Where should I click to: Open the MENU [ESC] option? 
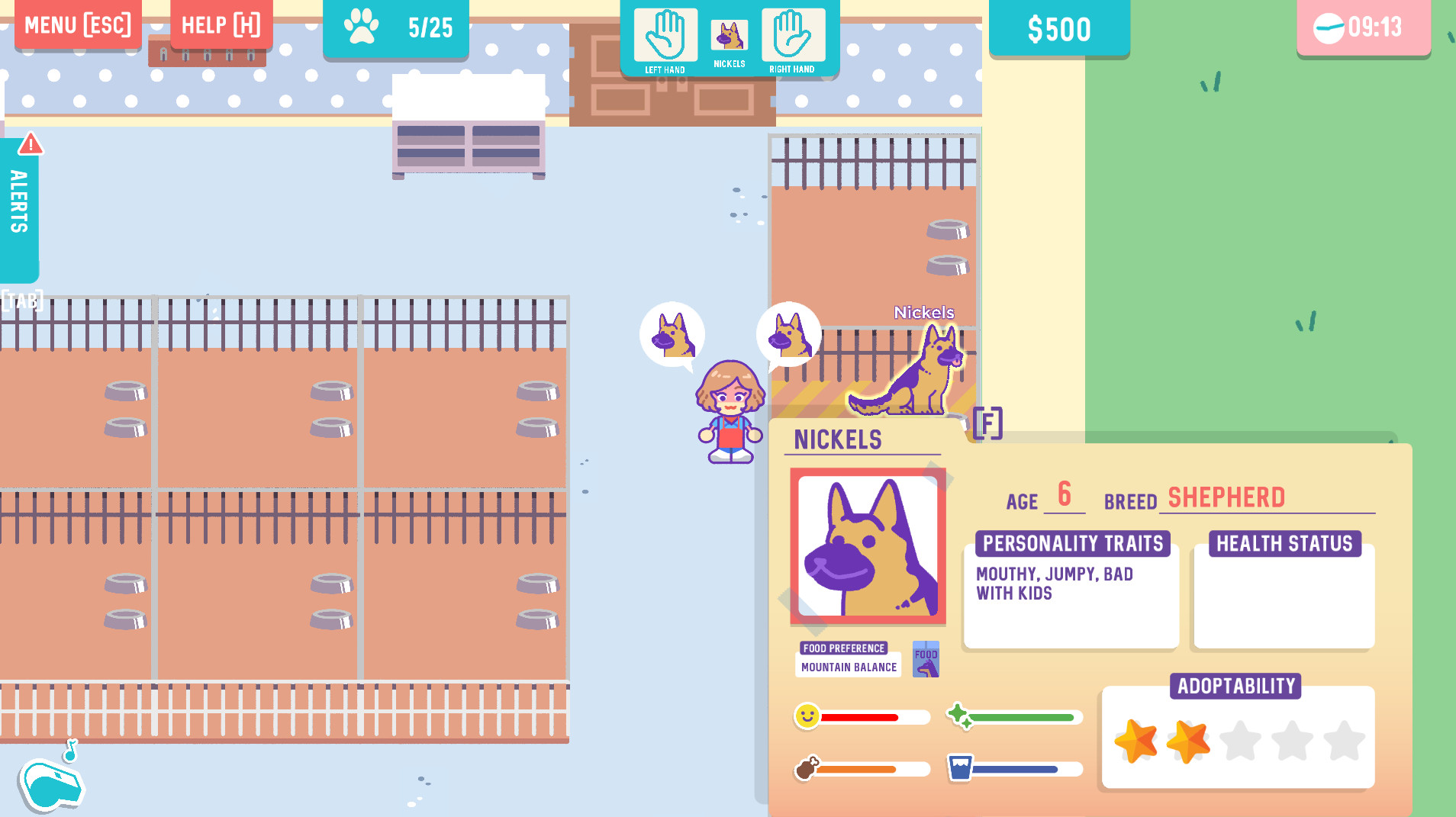[x=77, y=24]
